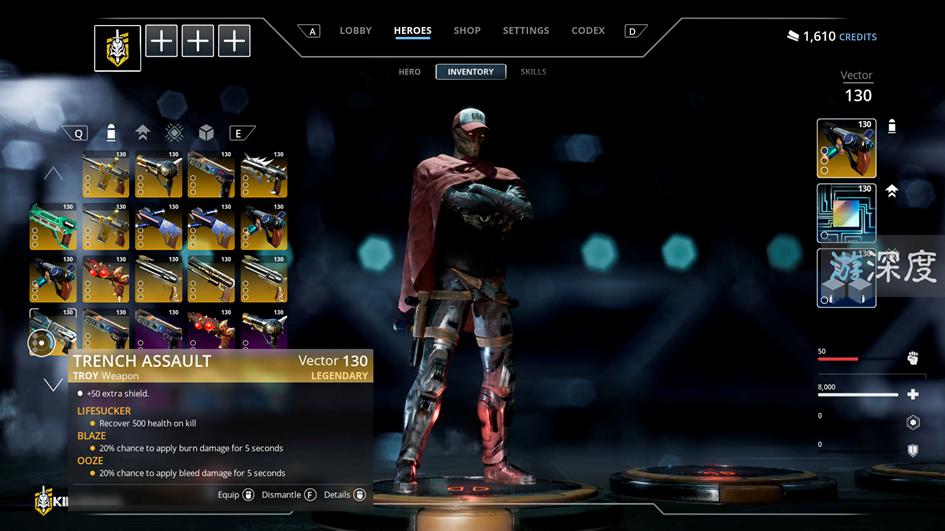Select the equipped cubes item slot

pos(846,277)
